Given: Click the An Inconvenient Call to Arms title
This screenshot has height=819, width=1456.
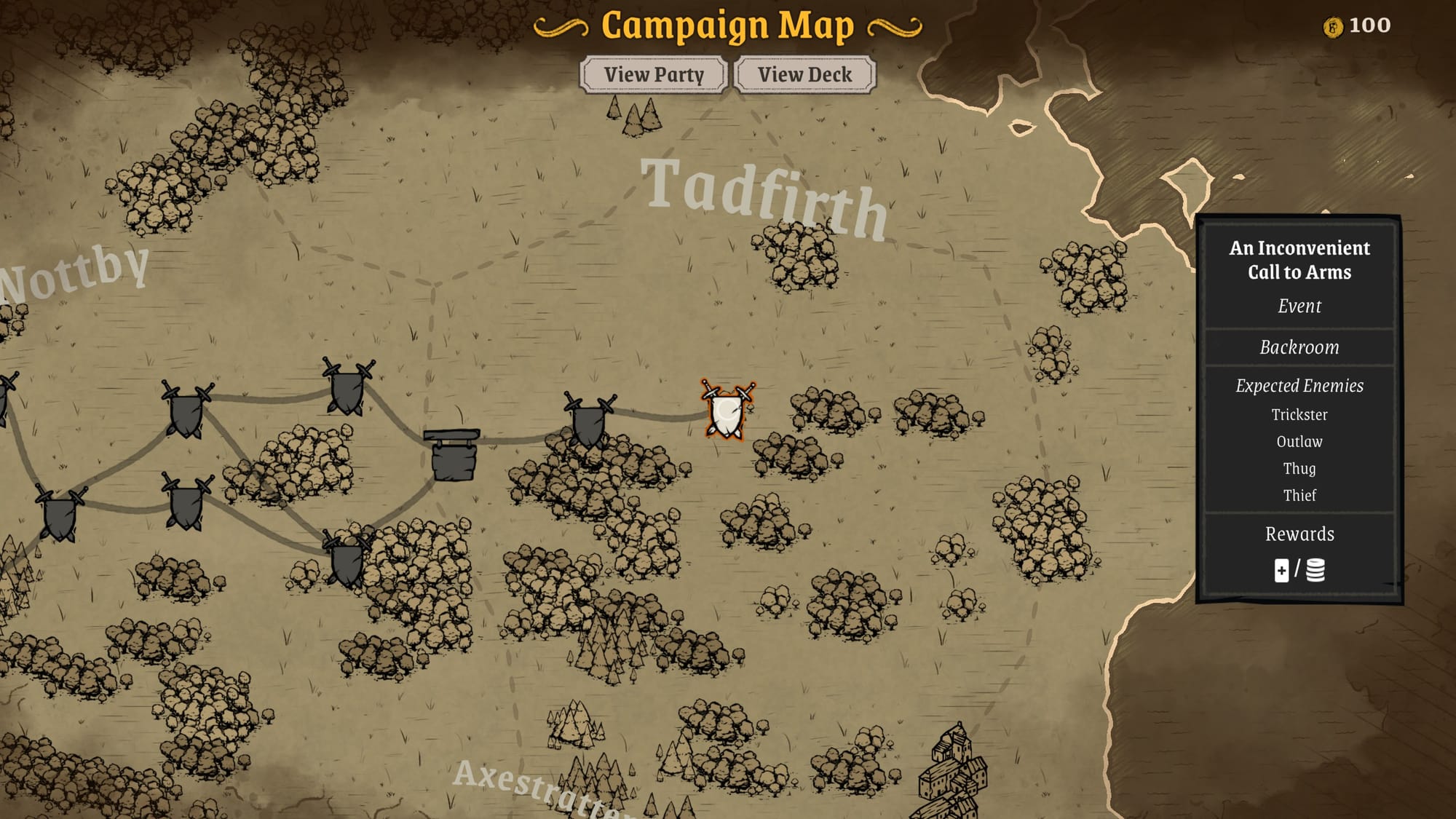Looking at the screenshot, I should [1299, 260].
